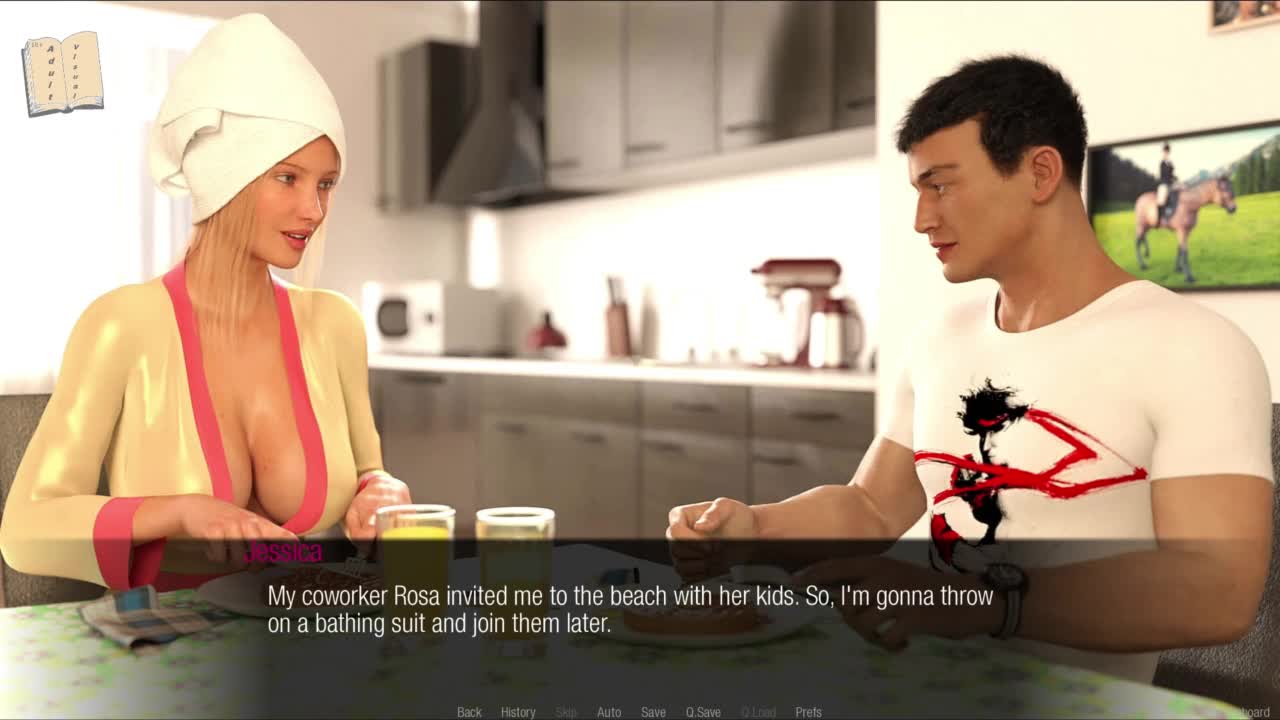
Task: Go back to the previous dialogue line
Action: click(469, 712)
